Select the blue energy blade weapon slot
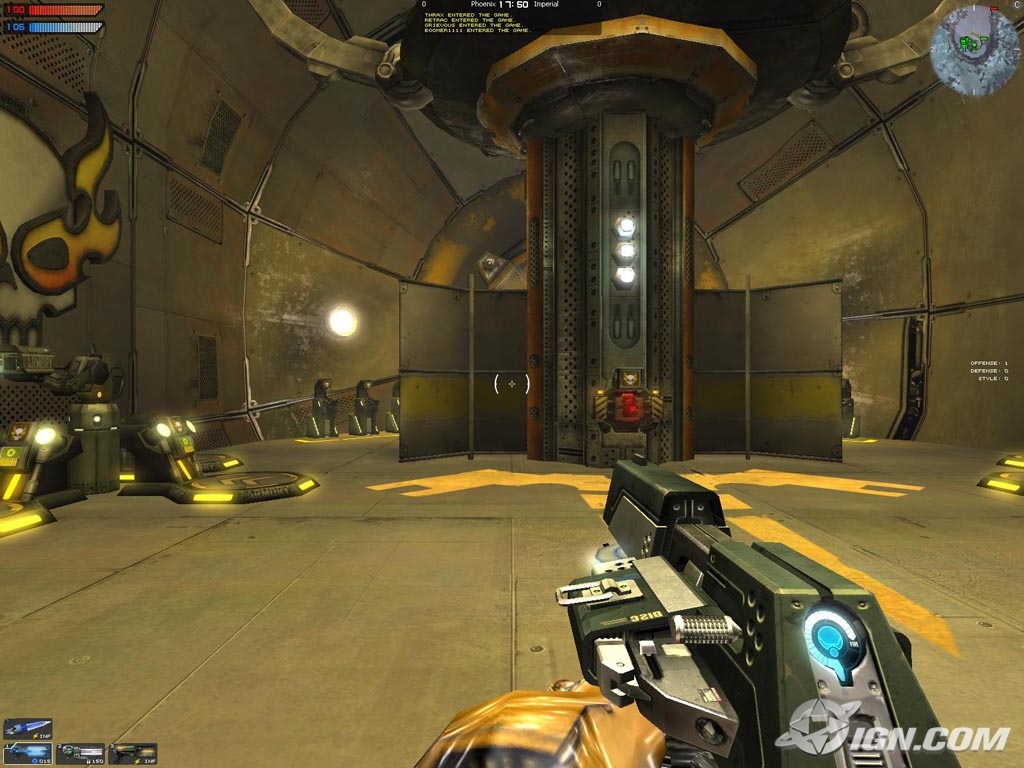 [x=27, y=729]
